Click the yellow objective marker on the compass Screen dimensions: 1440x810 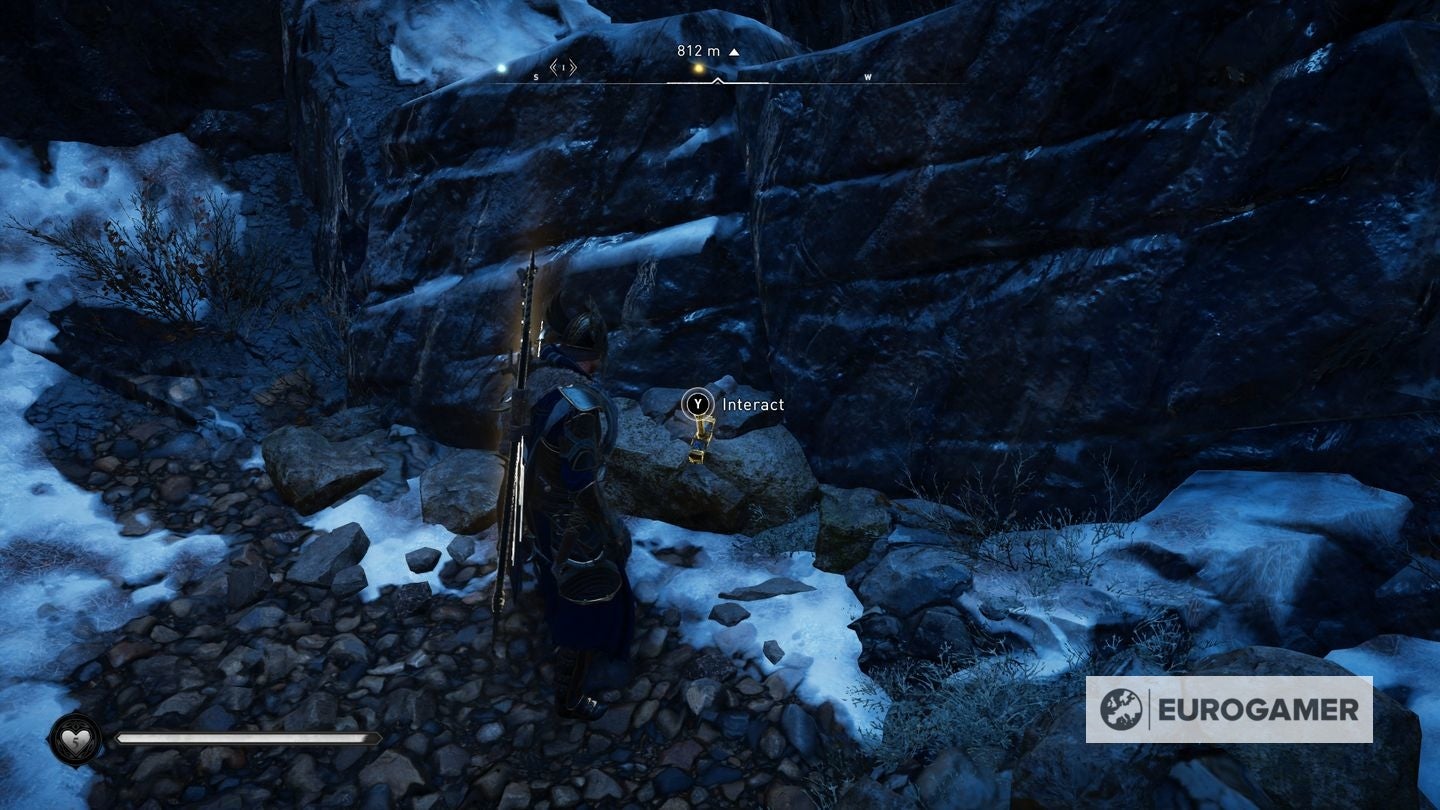click(697, 68)
